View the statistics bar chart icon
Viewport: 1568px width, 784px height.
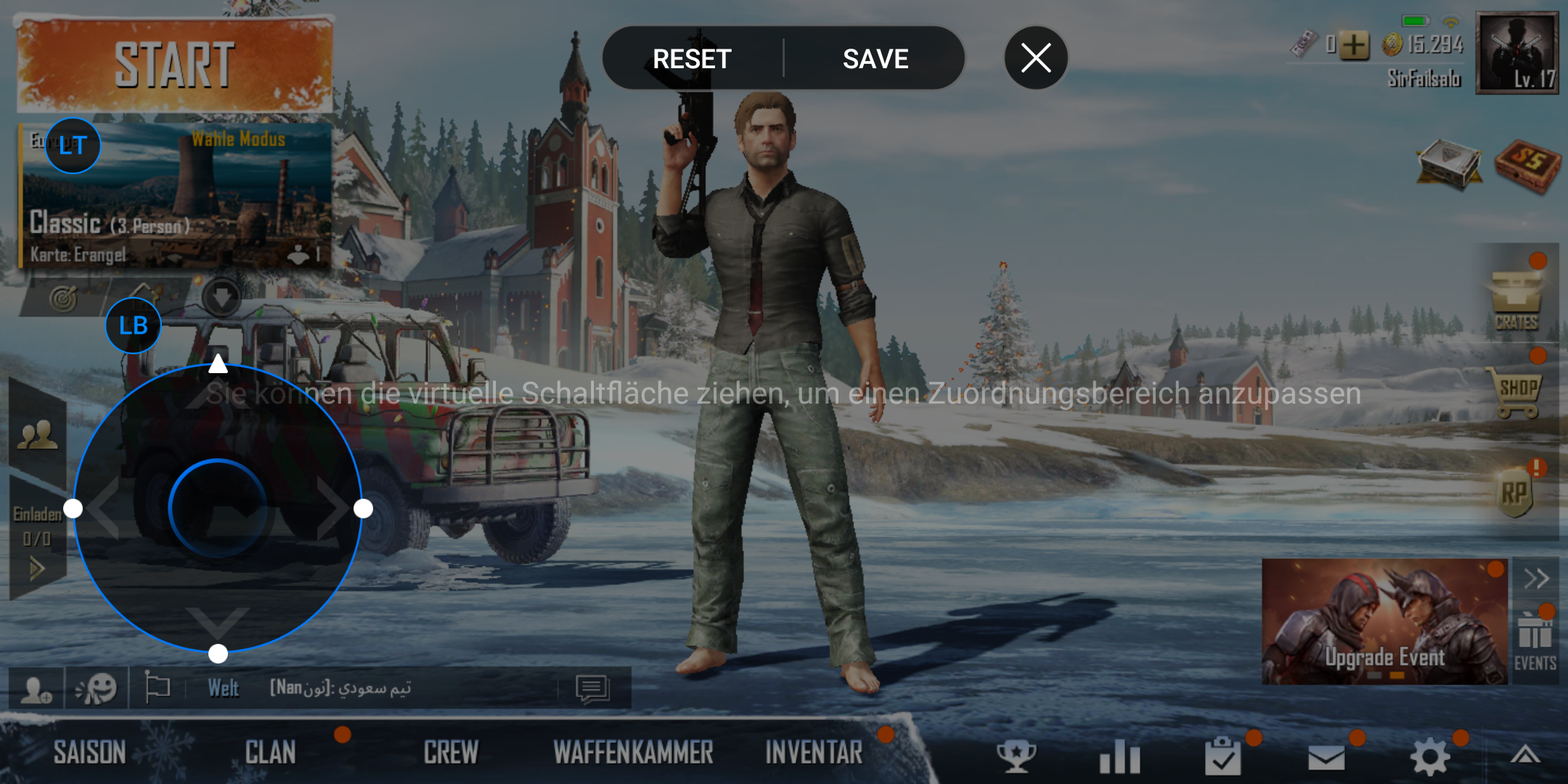coord(1119,756)
